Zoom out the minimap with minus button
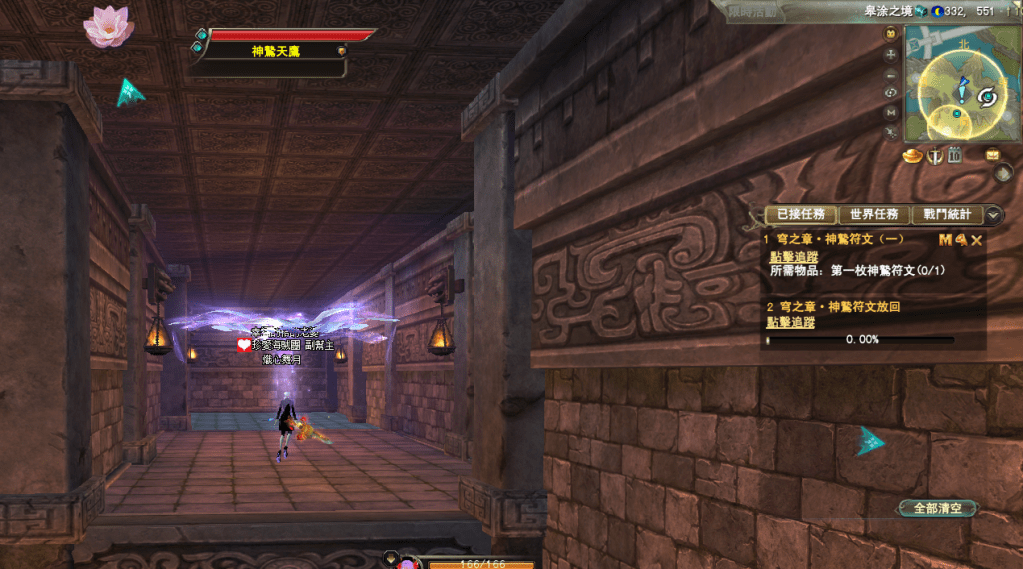This screenshot has height=569, width=1023. pos(891,75)
